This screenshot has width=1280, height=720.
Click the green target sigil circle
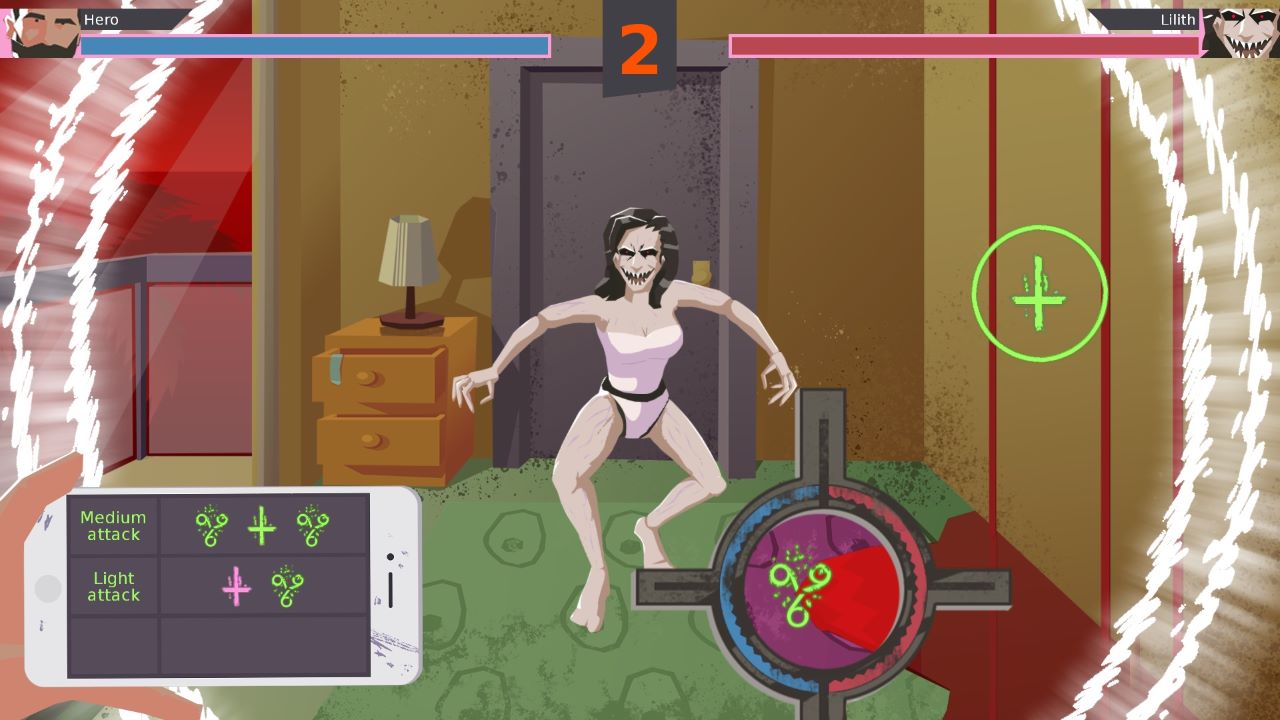1040,292
